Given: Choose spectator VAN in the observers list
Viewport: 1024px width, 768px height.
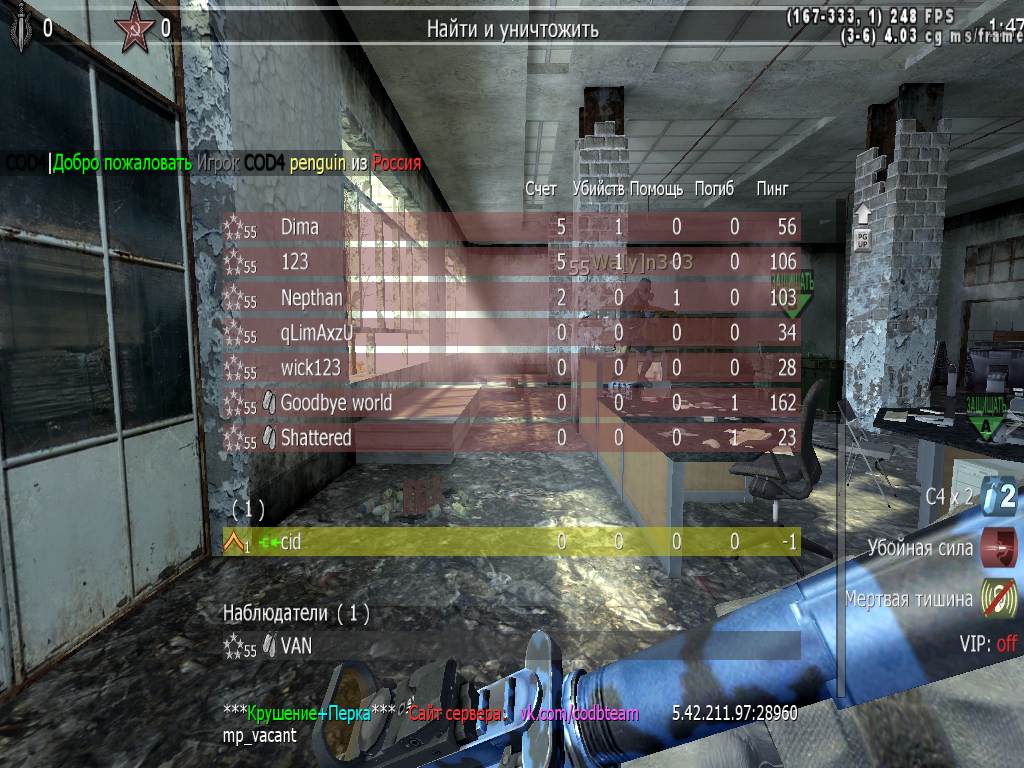Looking at the screenshot, I should pos(510,646).
